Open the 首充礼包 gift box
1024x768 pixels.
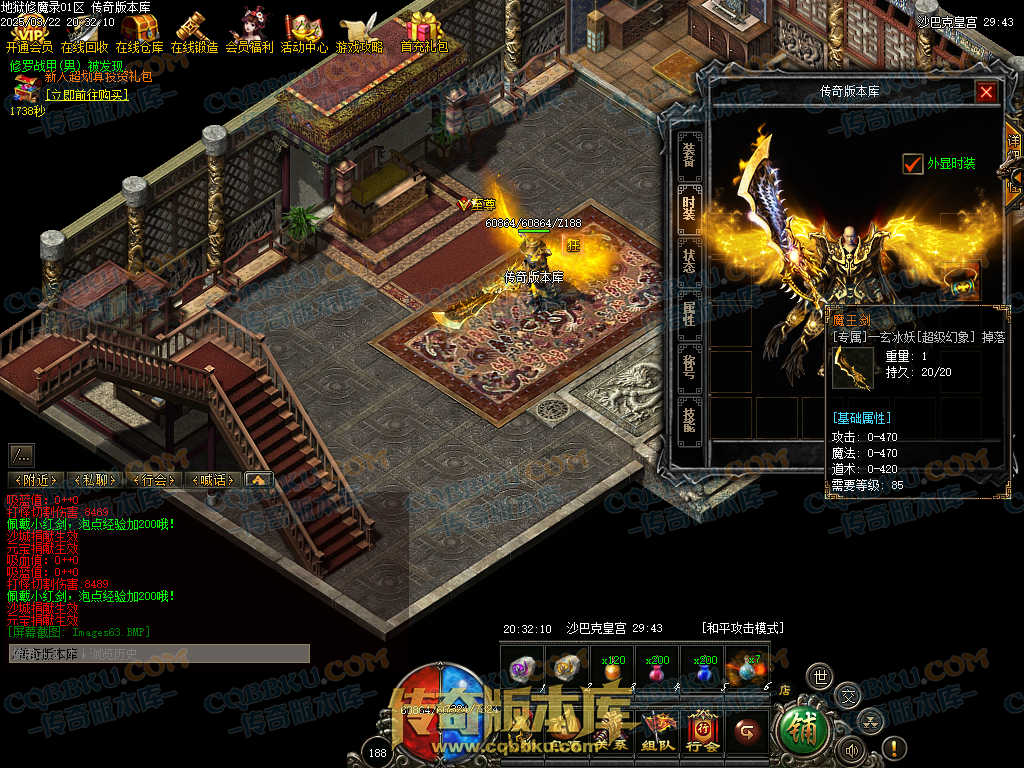[424, 32]
